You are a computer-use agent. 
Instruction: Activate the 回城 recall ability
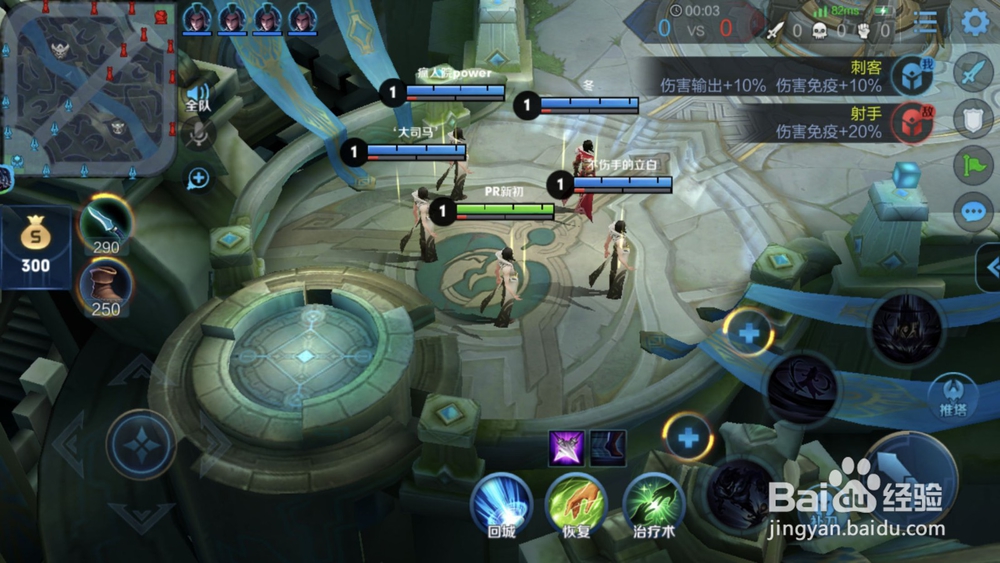(501, 503)
